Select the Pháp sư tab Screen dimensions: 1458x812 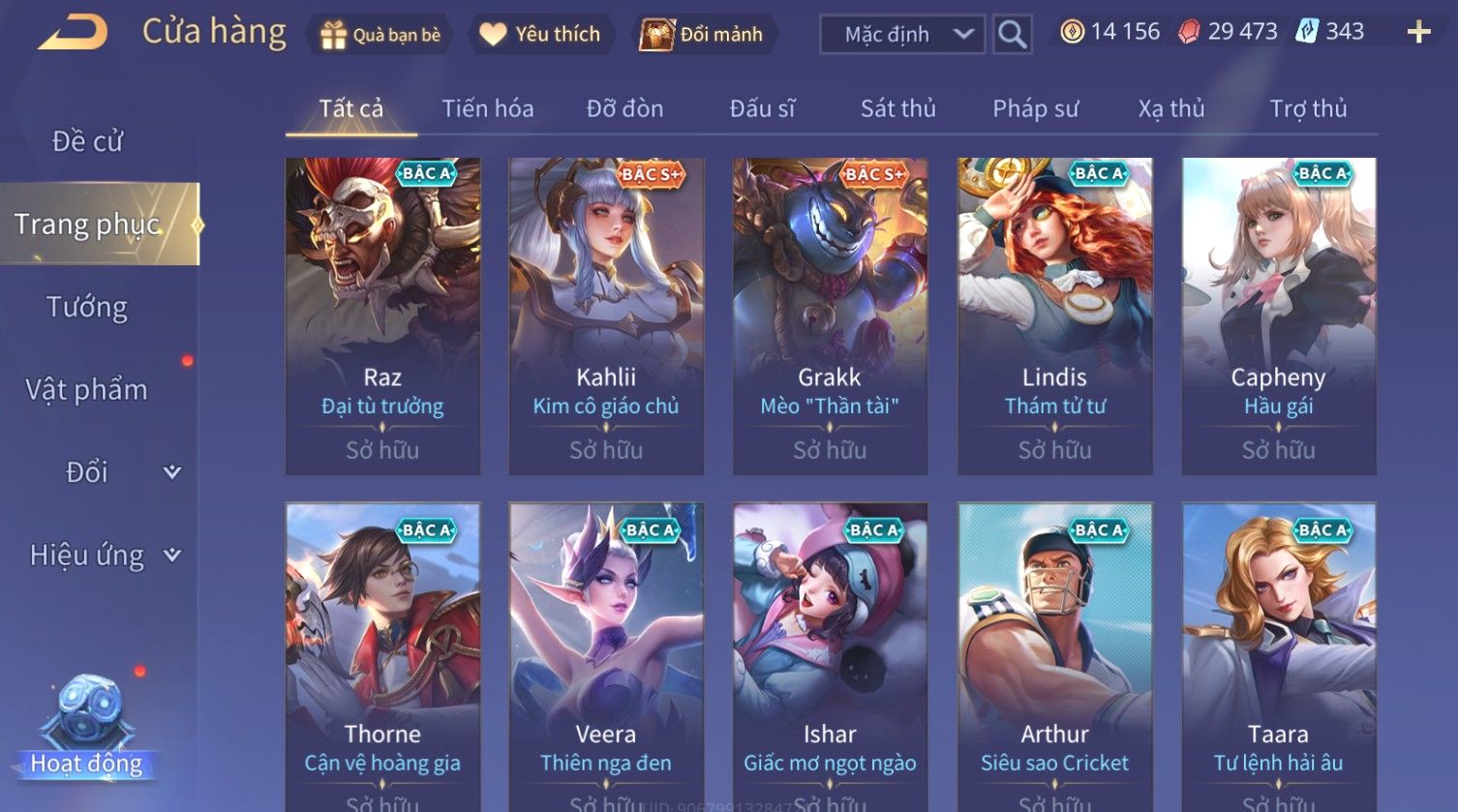tap(1035, 108)
